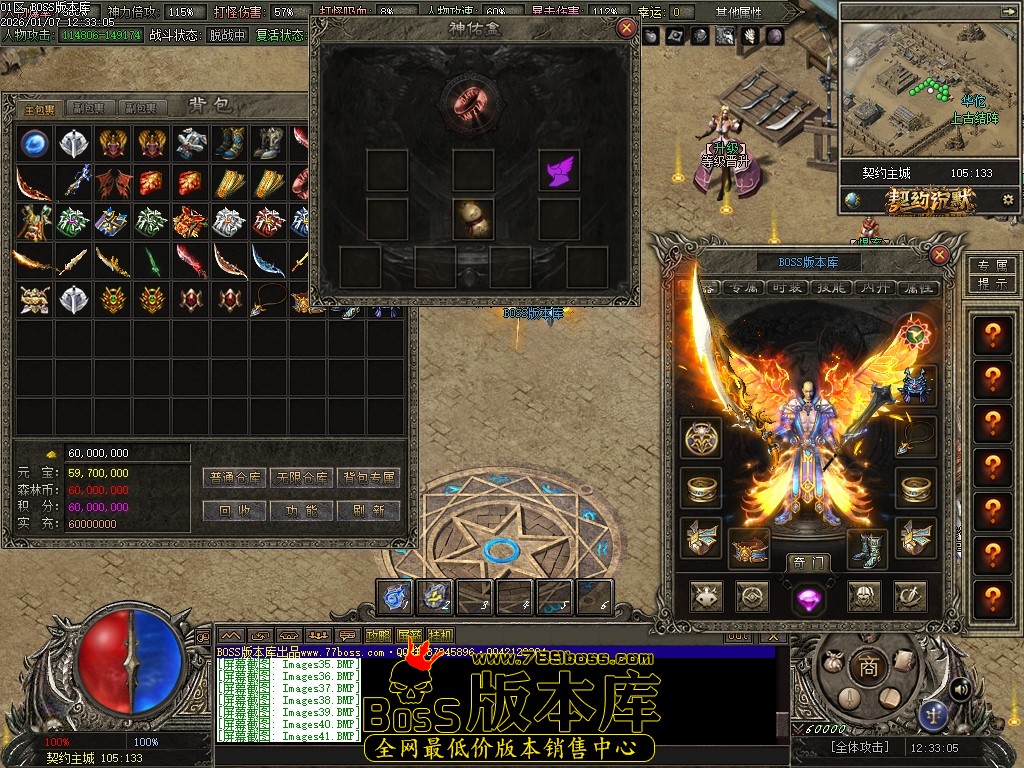Open the 商 shop button
Screen dimensions: 1024x768
click(868, 668)
